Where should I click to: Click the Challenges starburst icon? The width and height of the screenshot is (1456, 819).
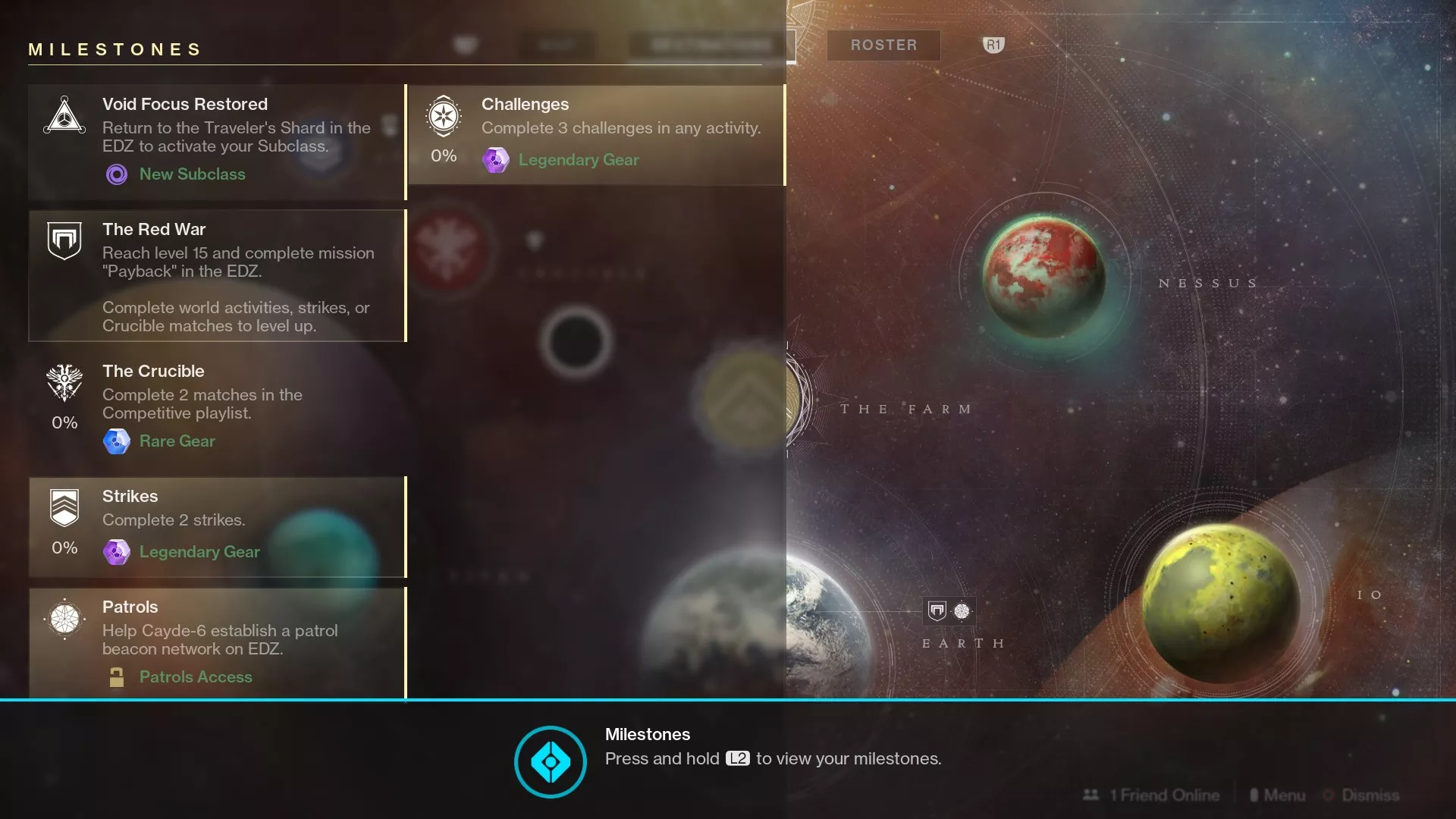443,115
